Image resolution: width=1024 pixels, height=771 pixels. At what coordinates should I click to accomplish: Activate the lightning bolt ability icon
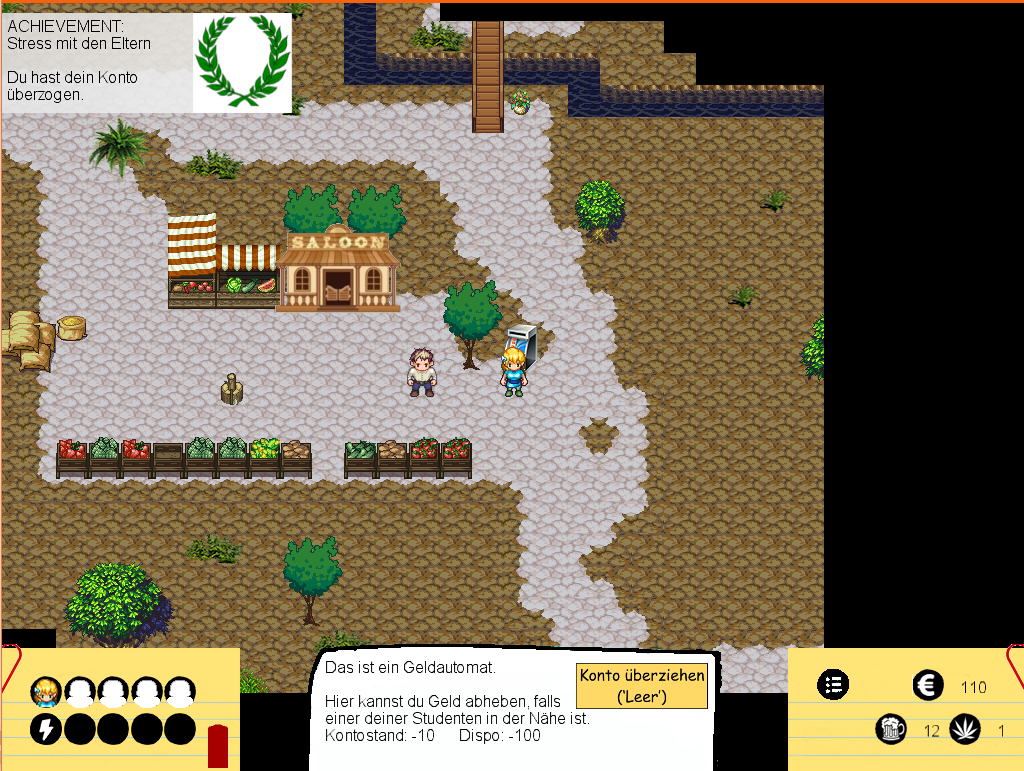45,729
